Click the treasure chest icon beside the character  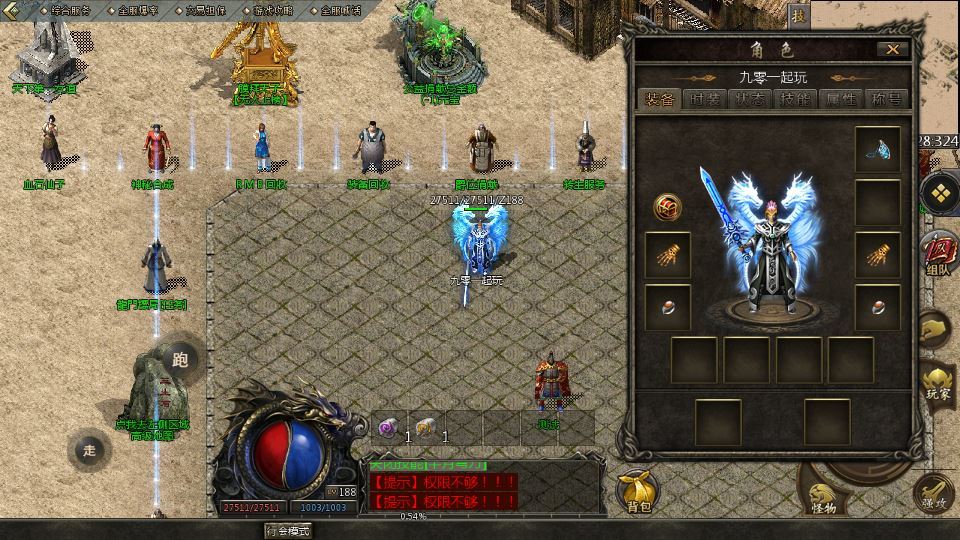[x=668, y=206]
